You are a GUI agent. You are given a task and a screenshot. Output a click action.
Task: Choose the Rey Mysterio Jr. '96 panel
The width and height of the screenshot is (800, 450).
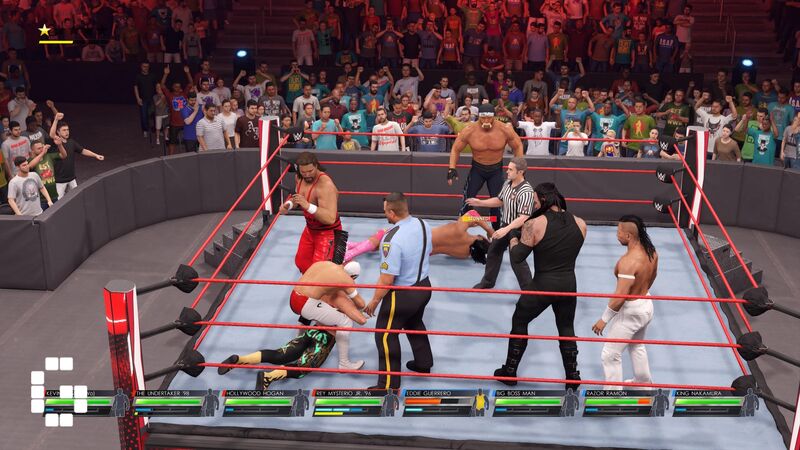point(356,402)
